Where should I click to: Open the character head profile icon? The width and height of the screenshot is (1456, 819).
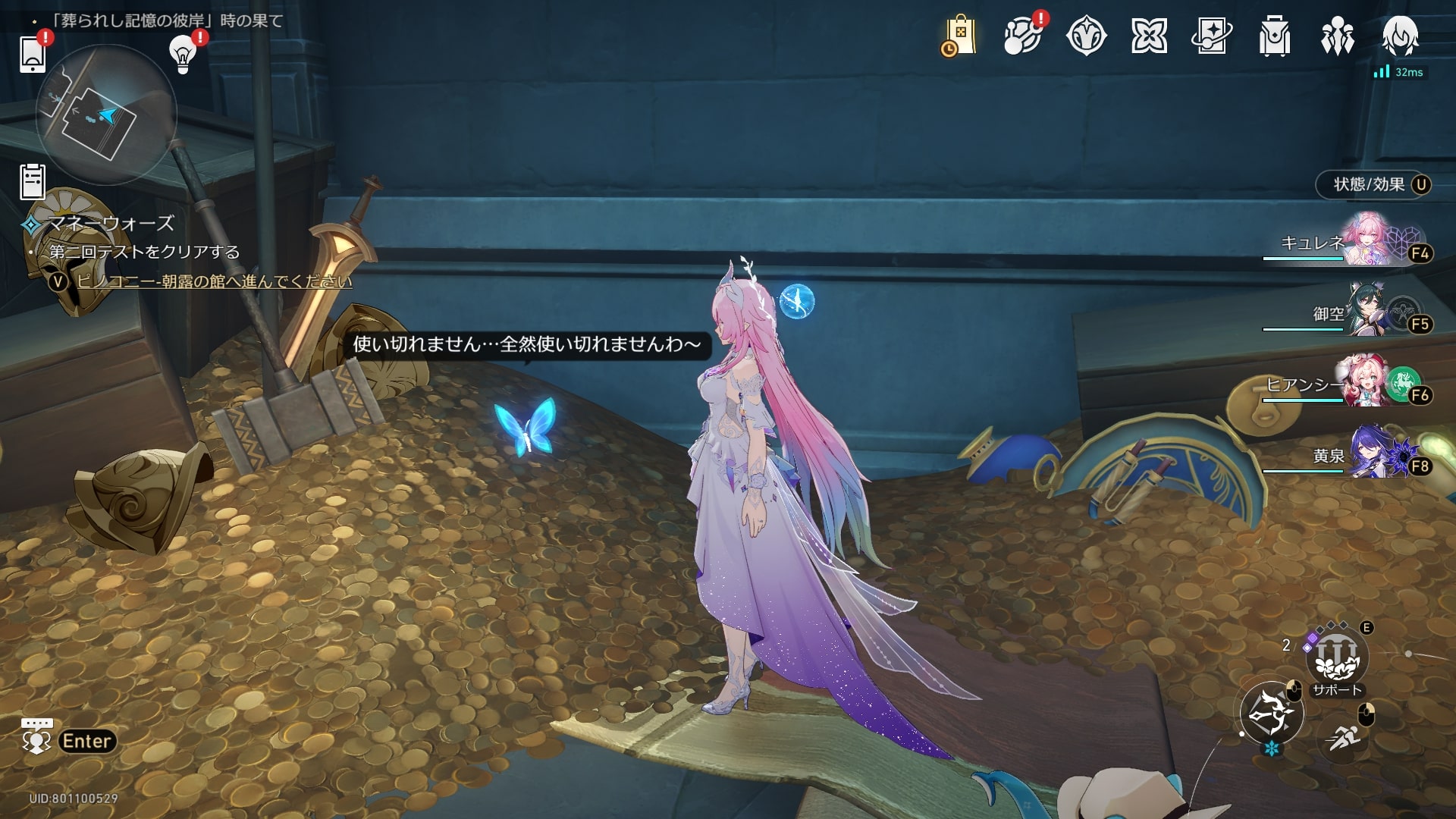[x=1400, y=36]
